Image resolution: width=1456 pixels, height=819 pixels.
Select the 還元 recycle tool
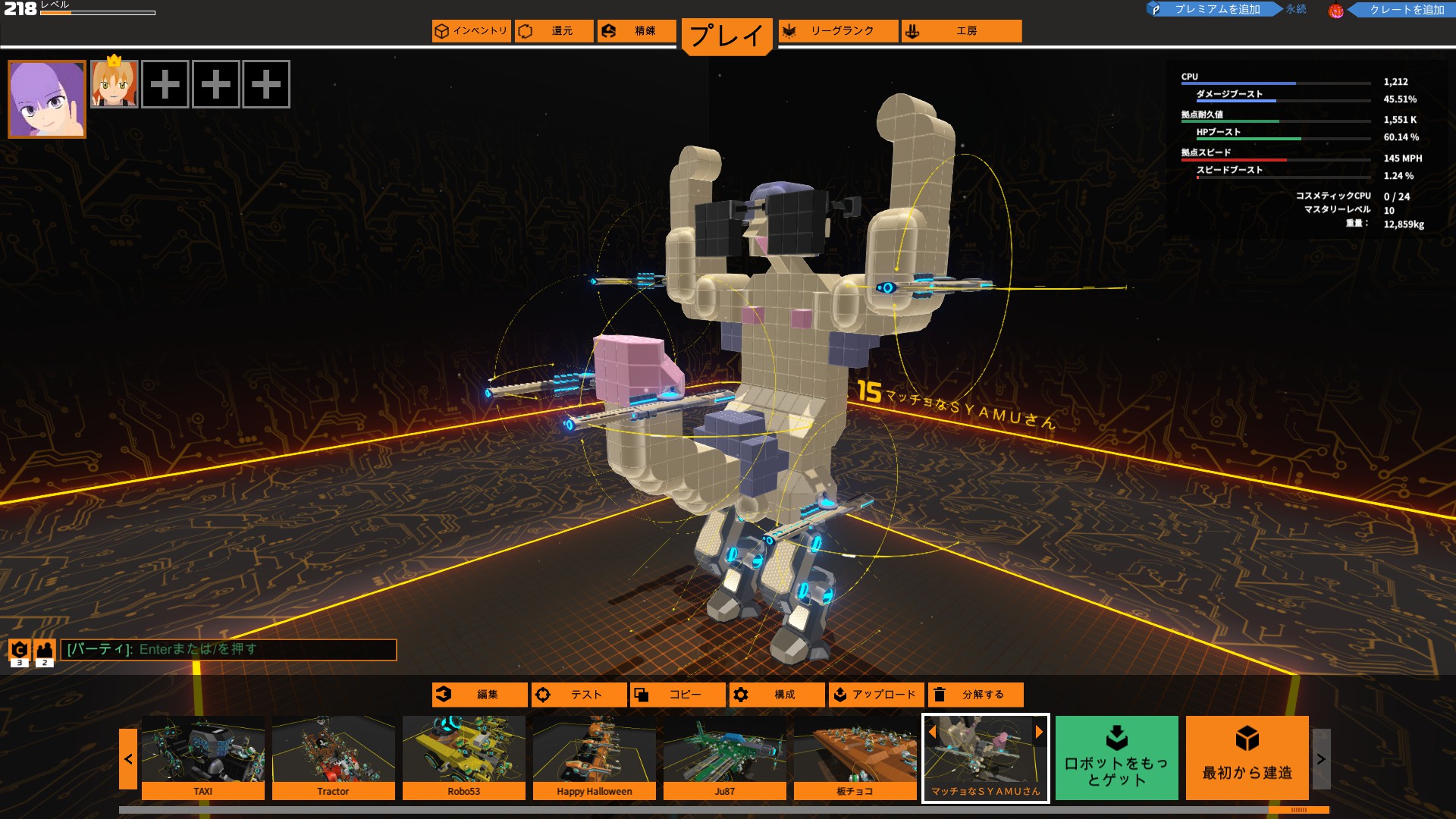click(554, 32)
